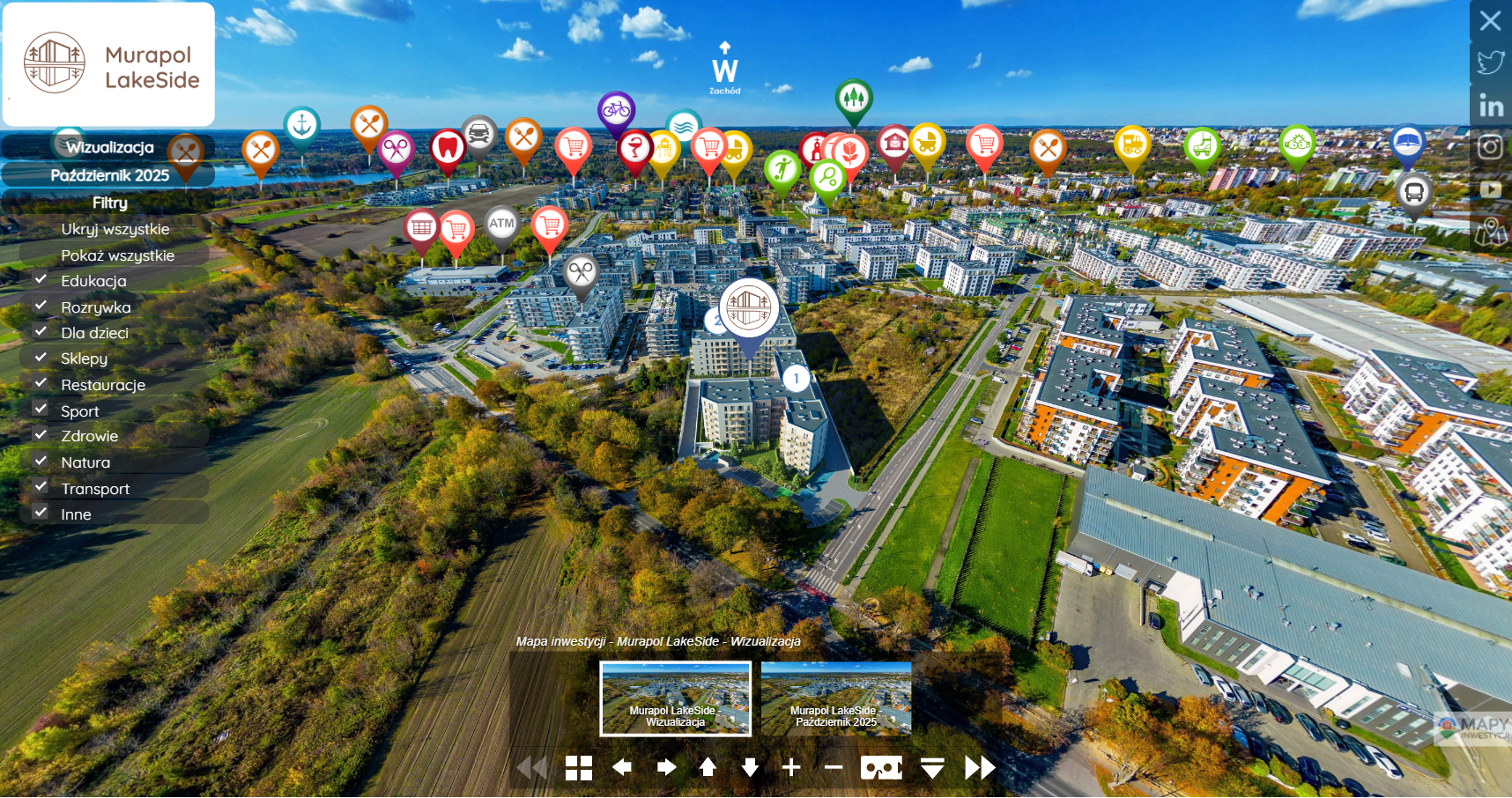Toggle the Zdrowie filter checkbox

[41, 435]
